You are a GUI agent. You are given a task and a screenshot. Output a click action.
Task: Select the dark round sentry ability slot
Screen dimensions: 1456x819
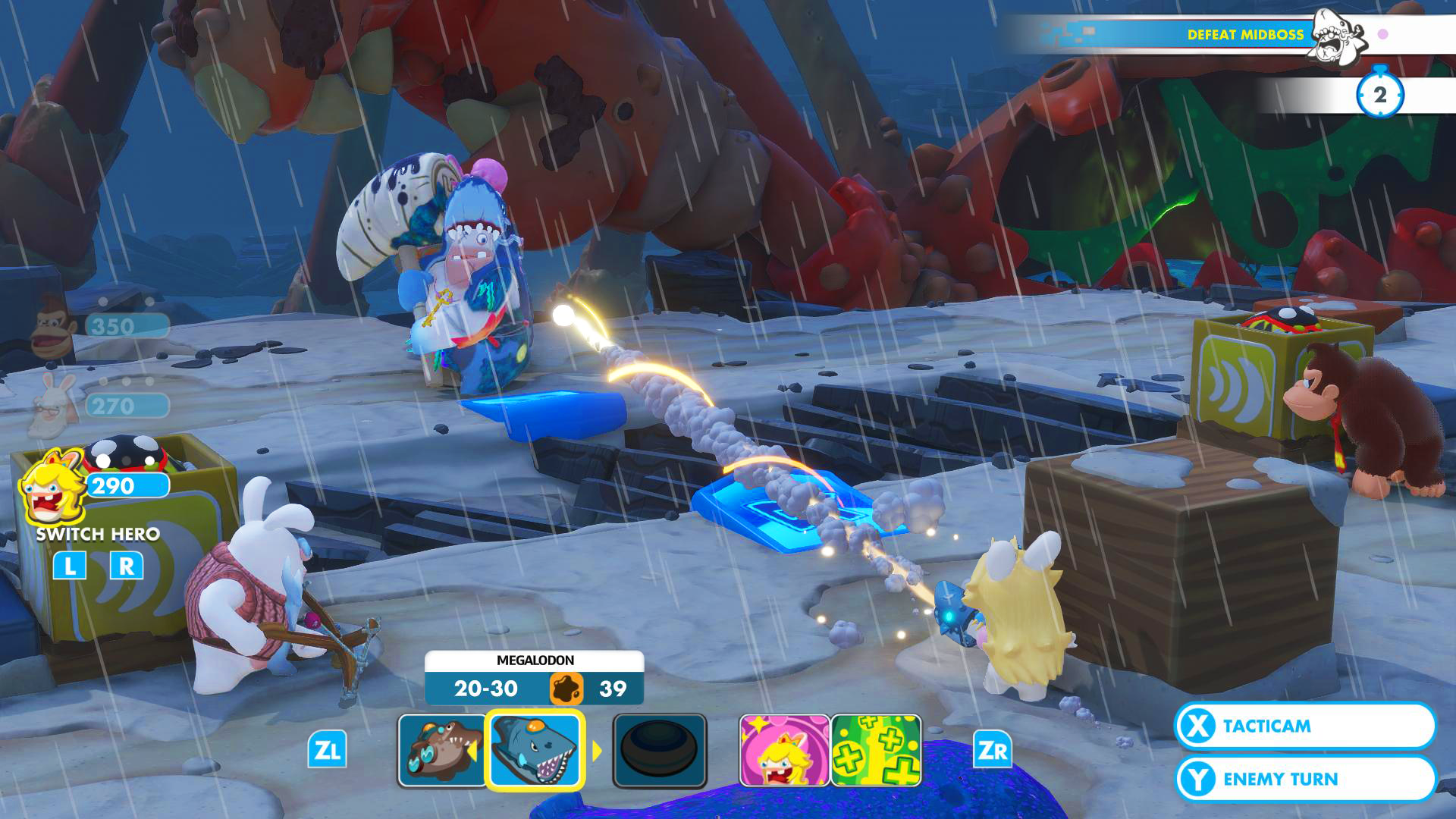[660, 750]
